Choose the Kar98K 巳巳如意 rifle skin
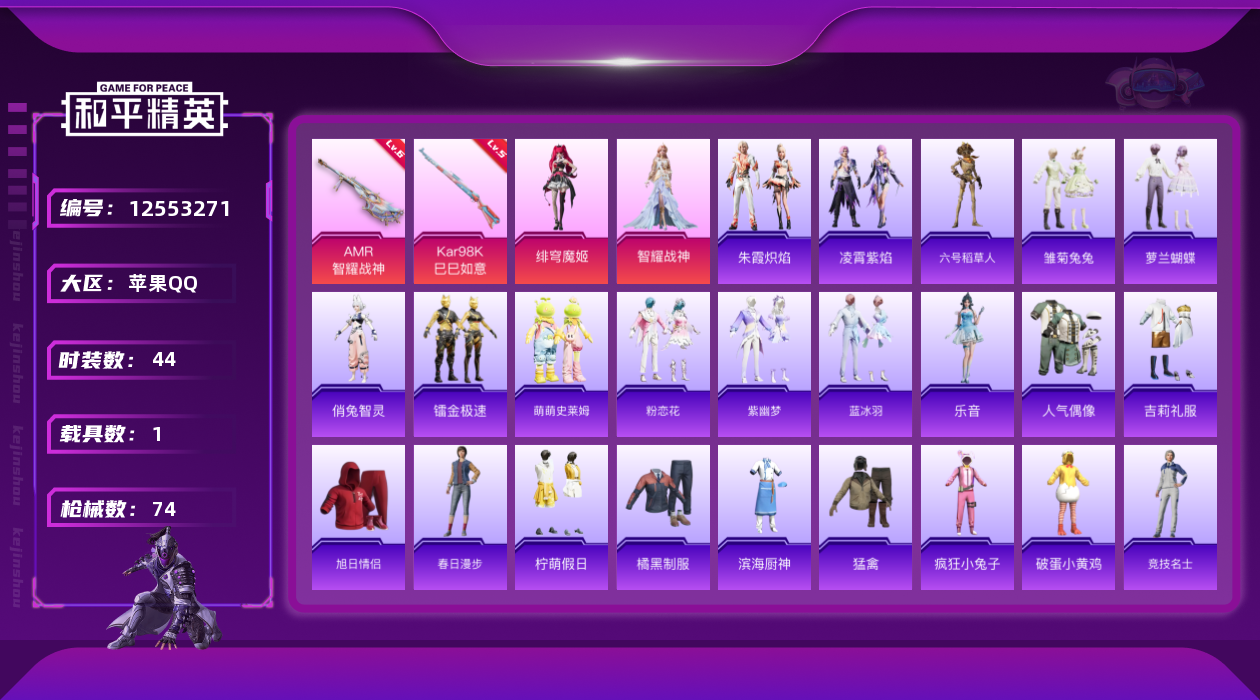The image size is (1260, 700). click(460, 210)
